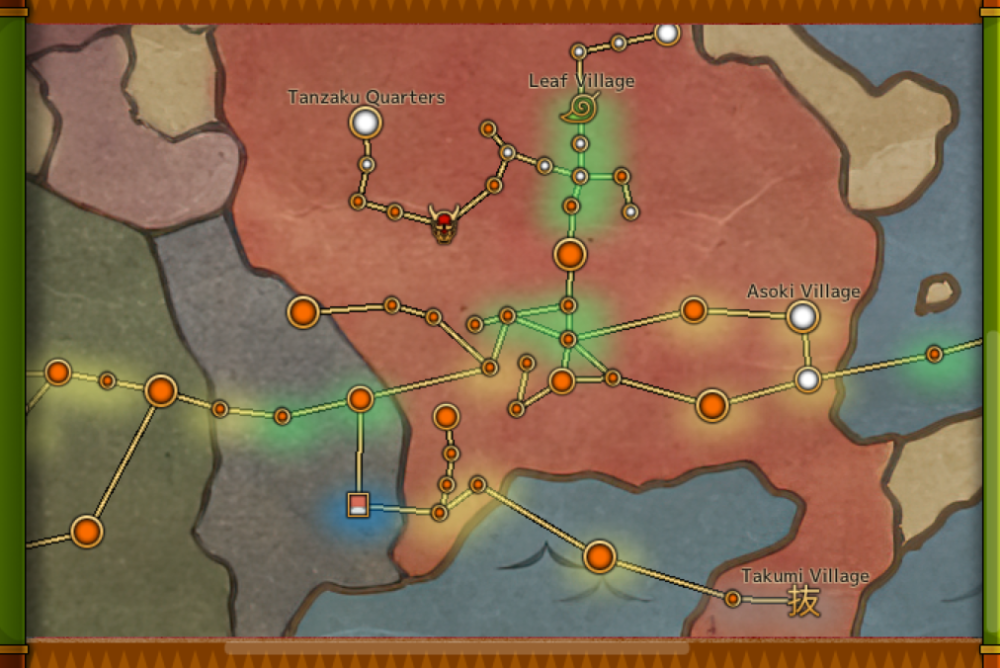Viewport: 1000px width, 668px height.
Task: Click the horizontal scrollbar under the map
Action: pos(456,648)
